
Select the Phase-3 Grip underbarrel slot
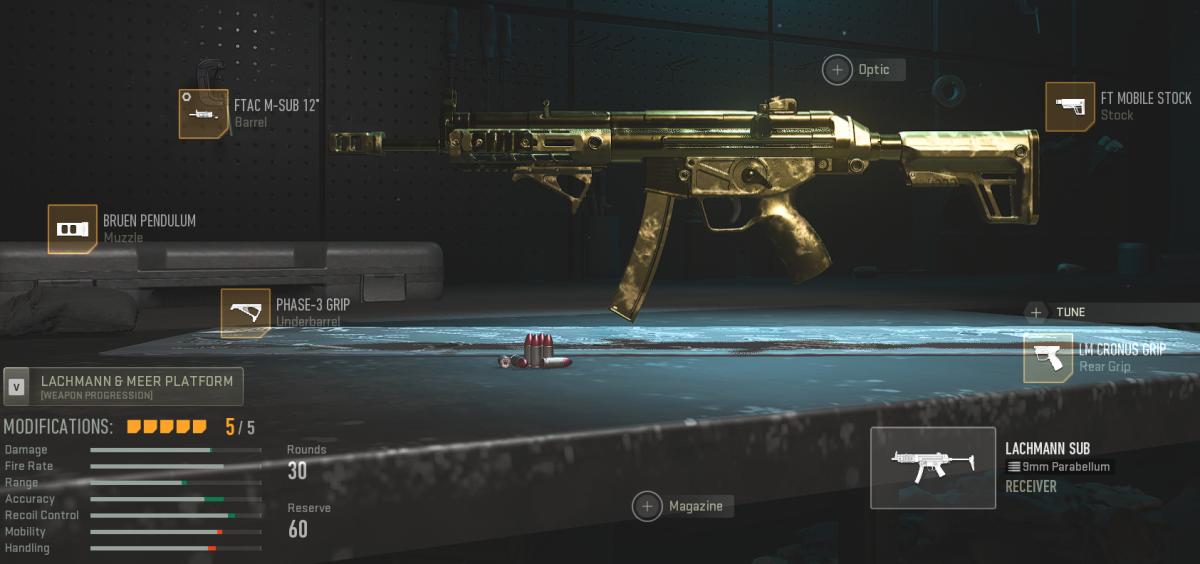[246, 312]
